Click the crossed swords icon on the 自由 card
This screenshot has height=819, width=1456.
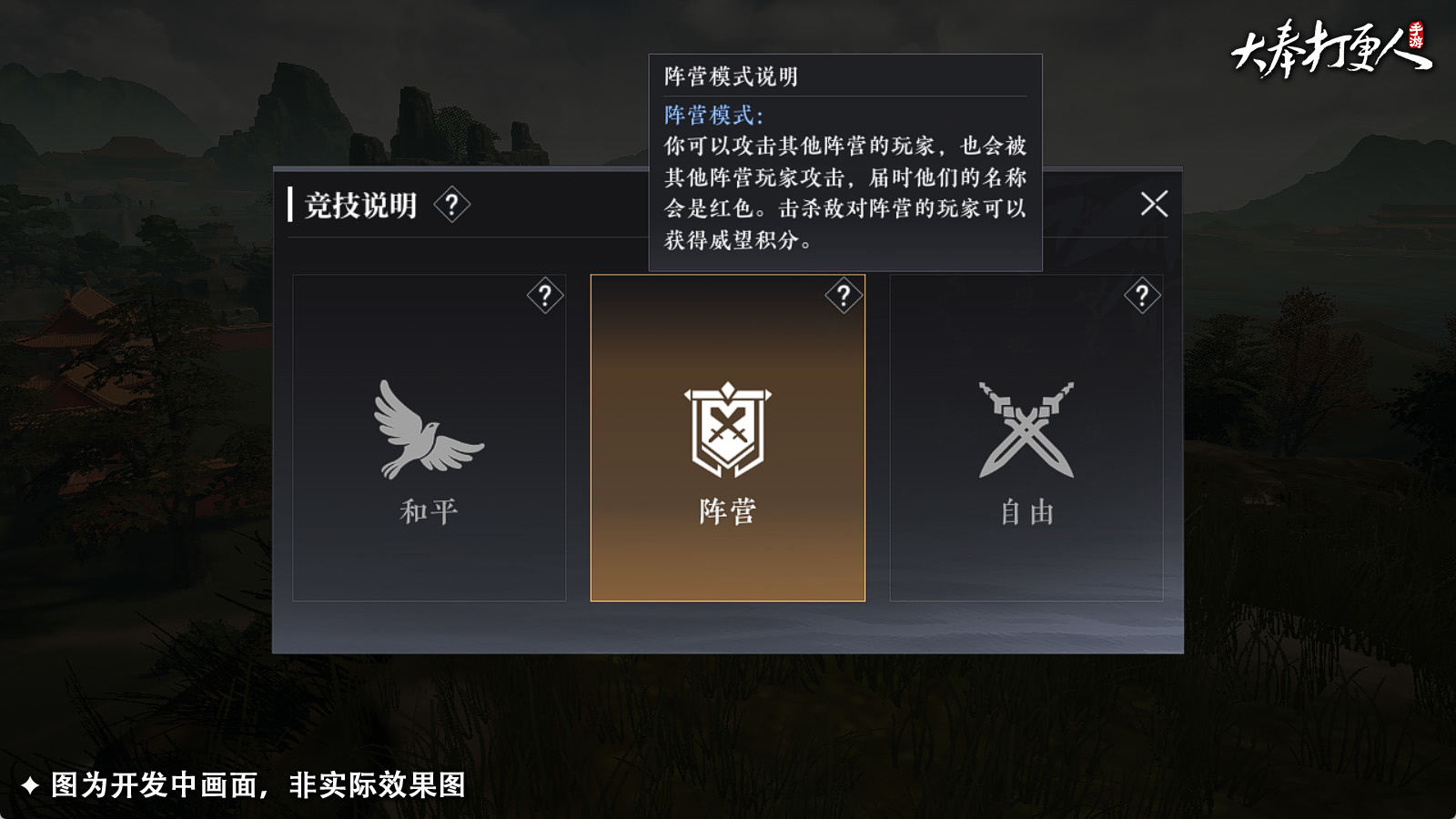pos(1026,428)
